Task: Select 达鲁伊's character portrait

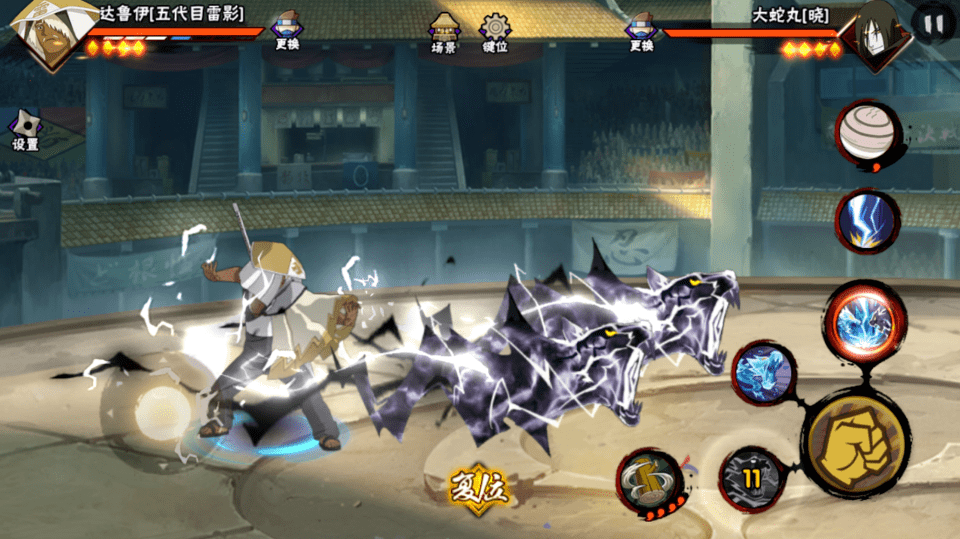Action: pos(45,34)
